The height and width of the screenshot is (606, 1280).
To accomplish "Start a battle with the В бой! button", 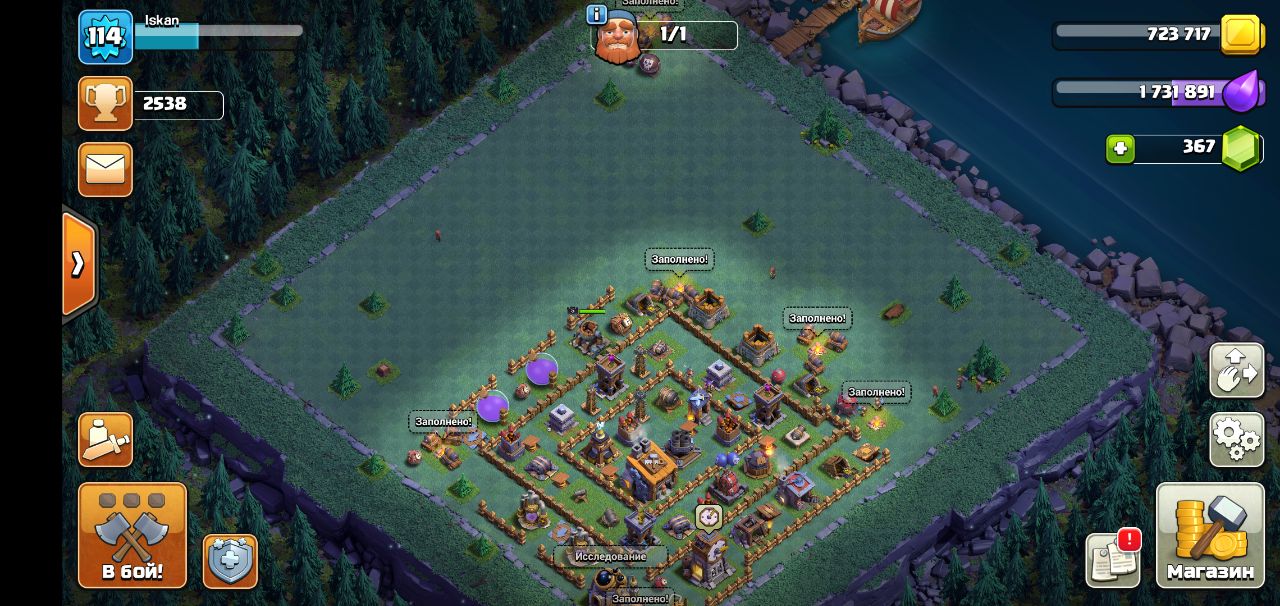I will (132, 535).
